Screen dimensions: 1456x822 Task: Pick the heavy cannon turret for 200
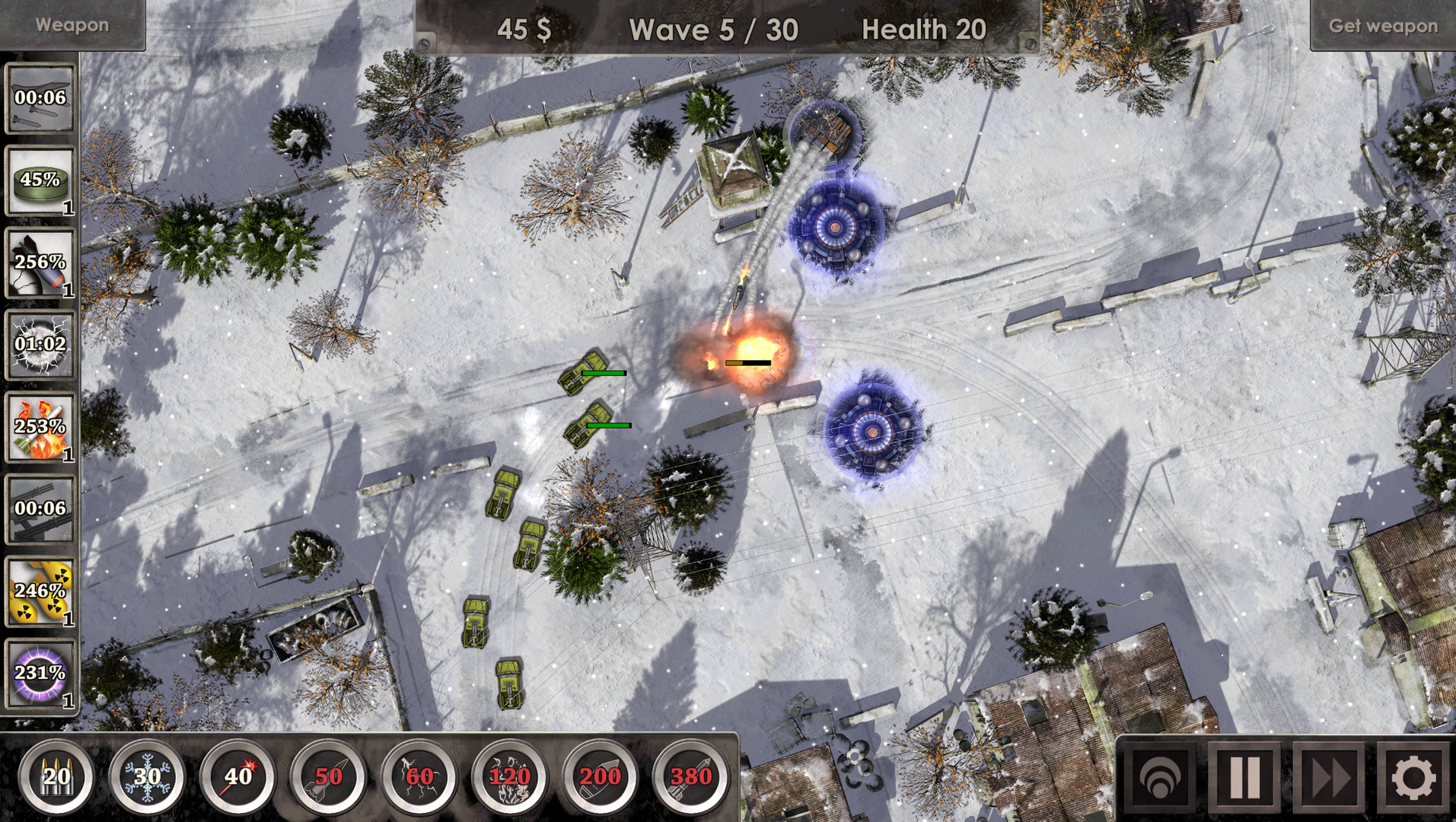600,778
